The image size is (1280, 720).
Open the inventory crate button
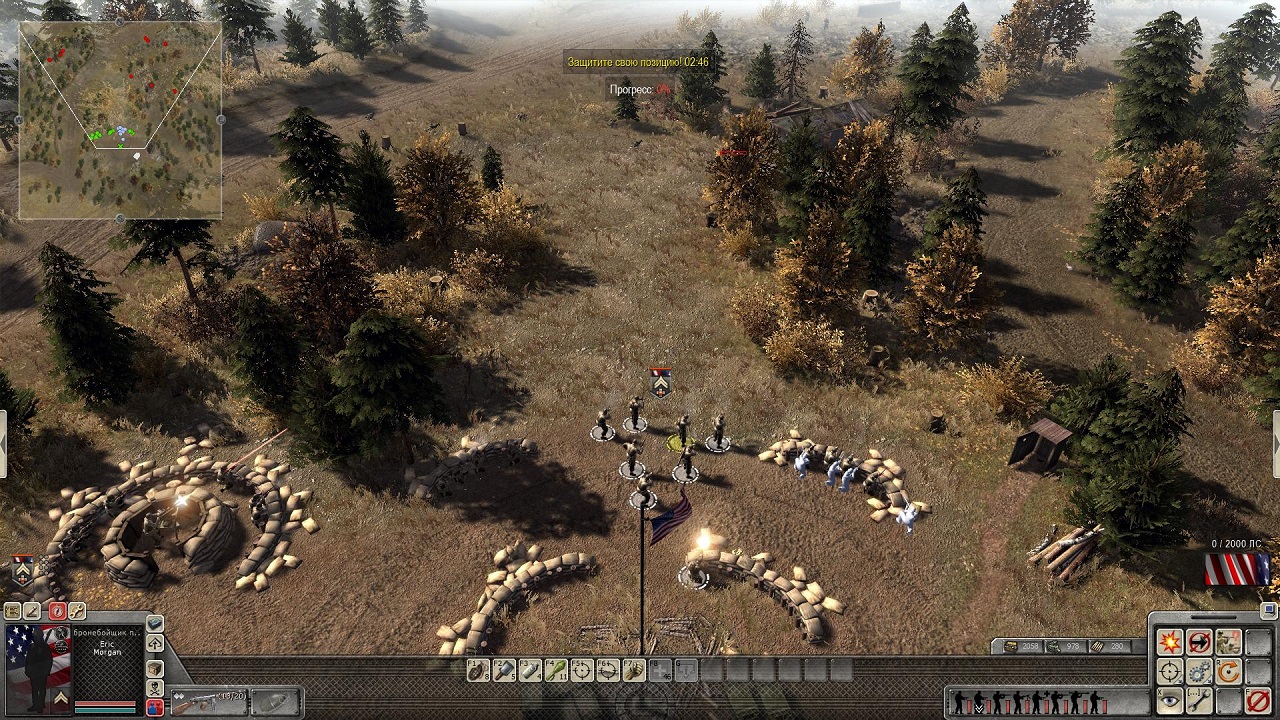(x=155, y=667)
